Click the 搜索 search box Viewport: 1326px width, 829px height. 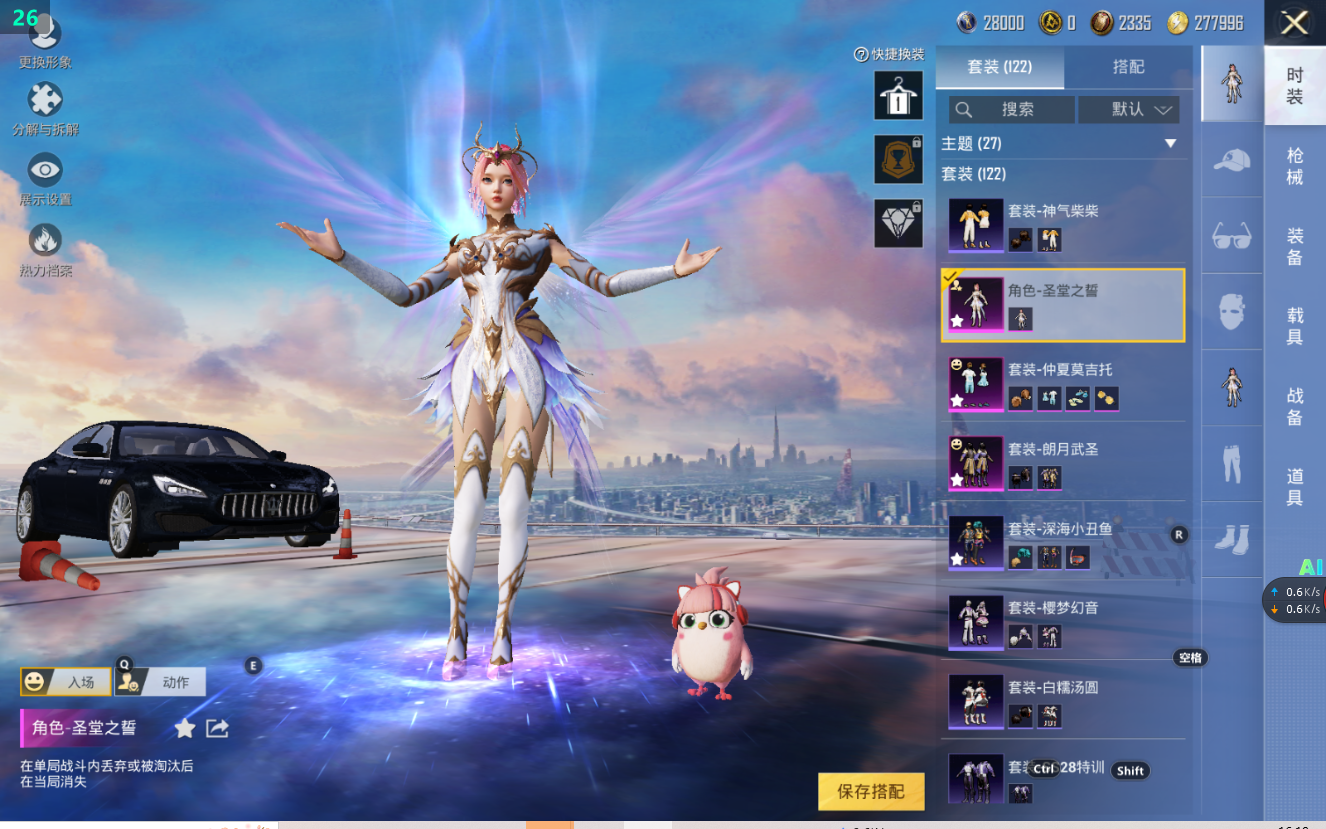coord(1011,109)
